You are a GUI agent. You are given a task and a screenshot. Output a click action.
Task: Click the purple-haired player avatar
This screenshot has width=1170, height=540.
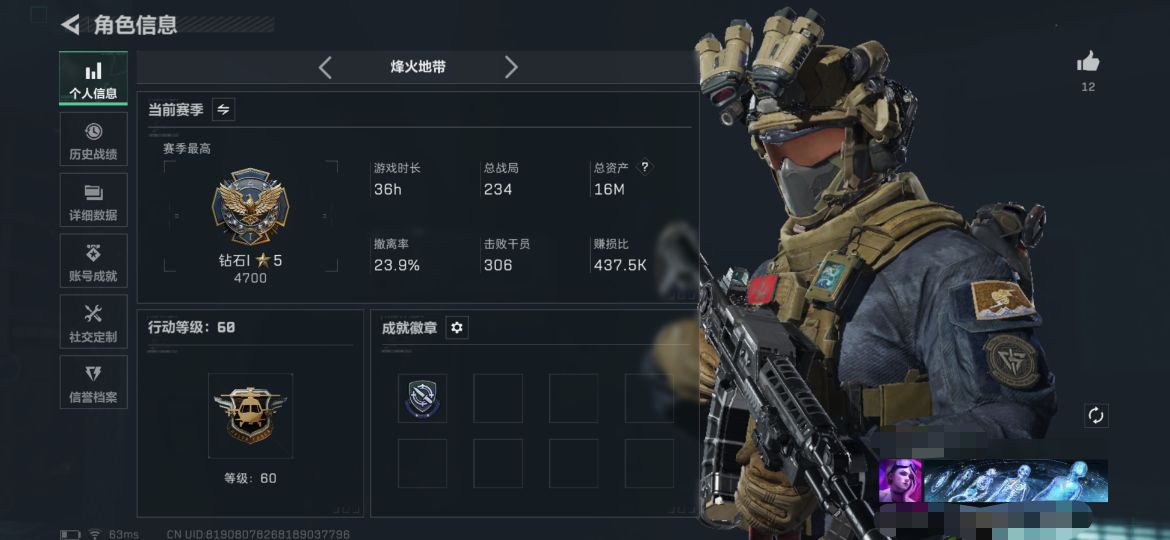(x=900, y=481)
